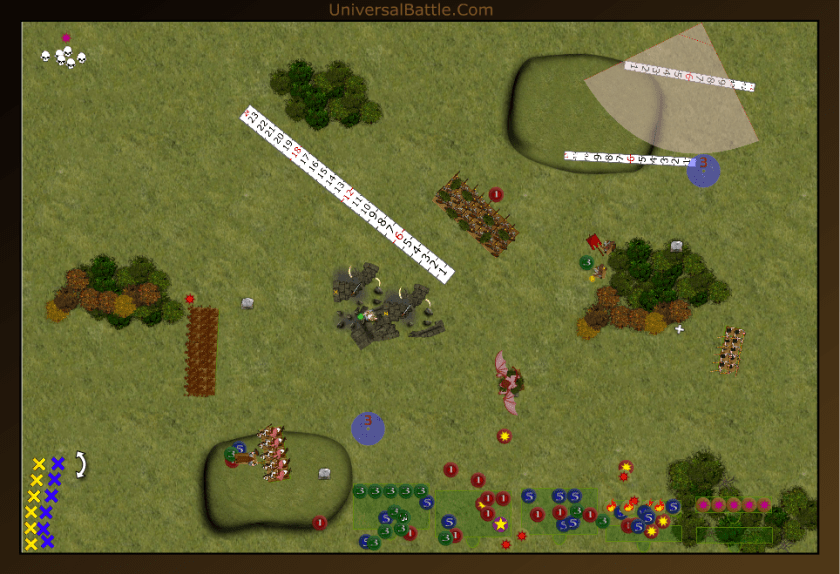The width and height of the screenshot is (840, 574).
Task: Pick the magenta star token above the skulls
Action: (66, 38)
